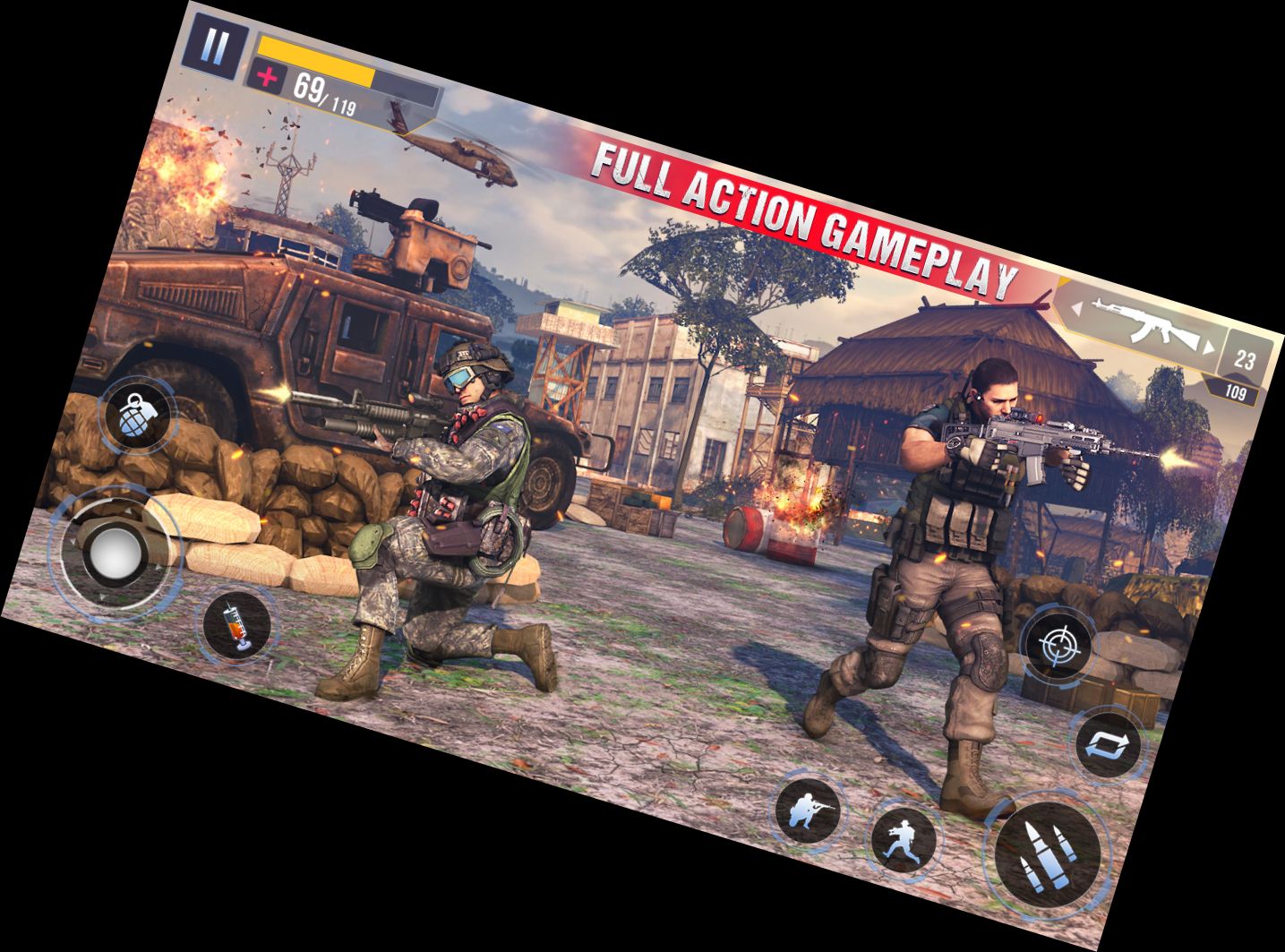Reload using the bullets ammo icon

coord(1049,851)
